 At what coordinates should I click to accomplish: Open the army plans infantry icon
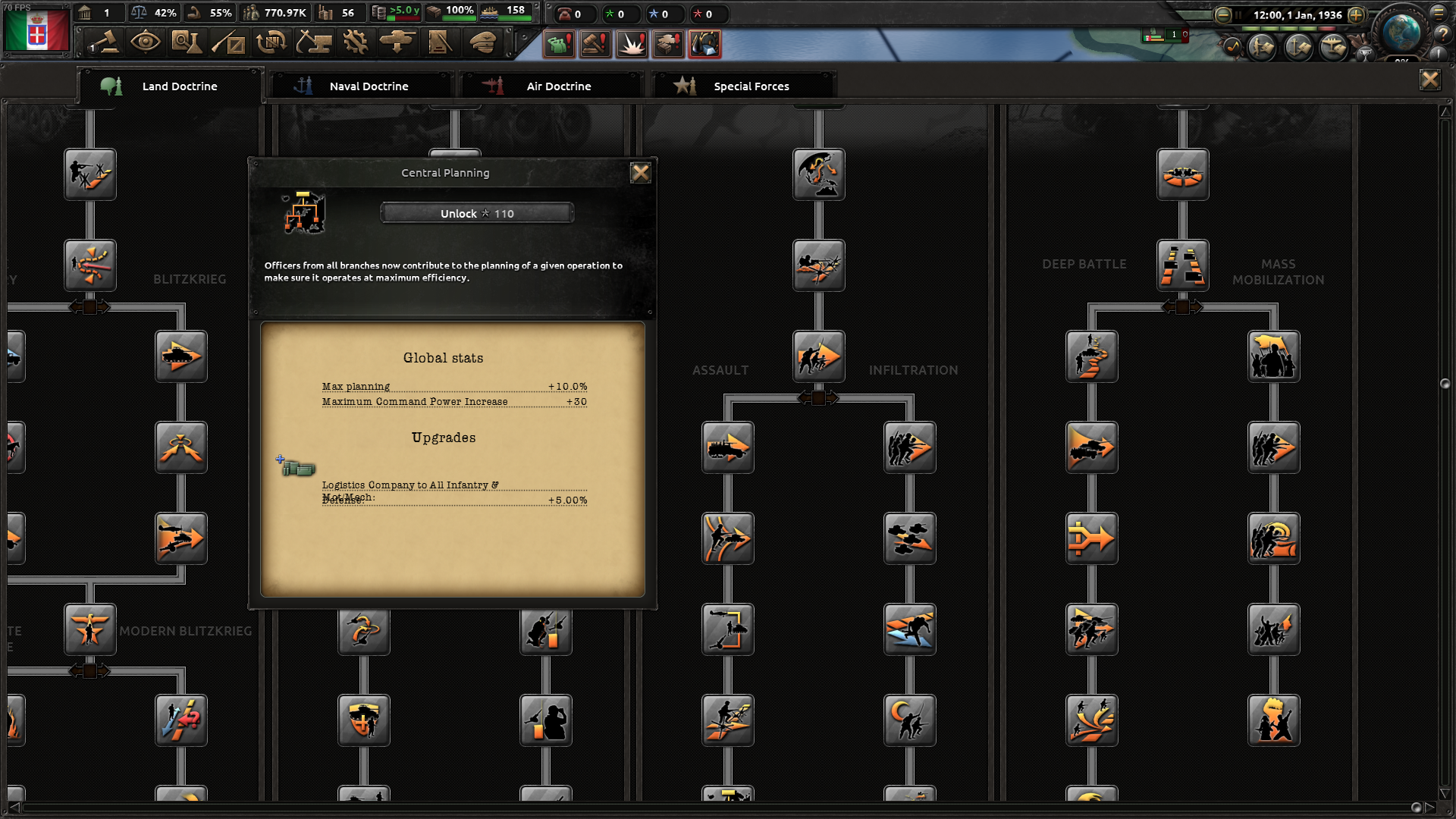click(1260, 48)
